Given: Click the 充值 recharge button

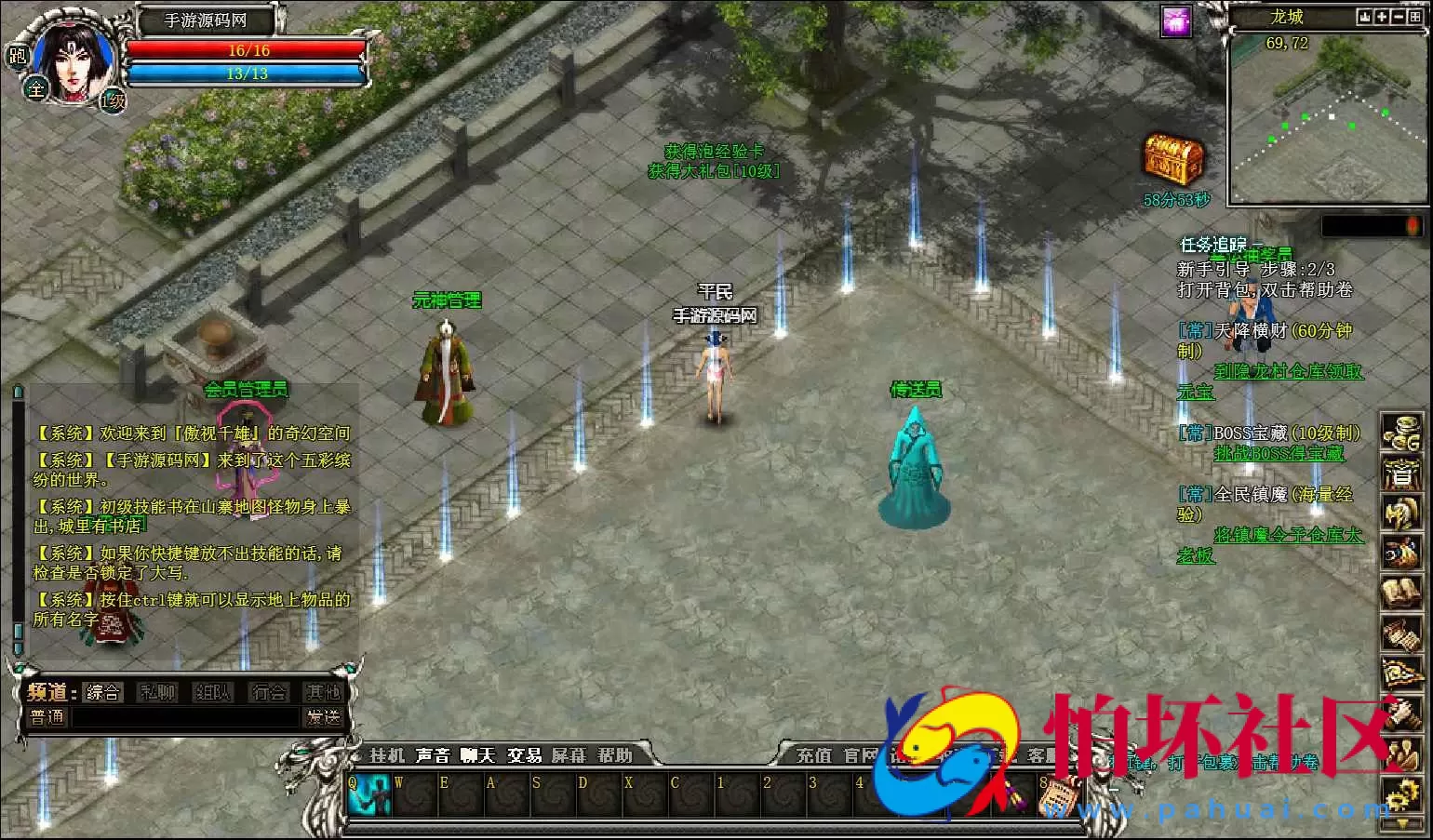Looking at the screenshot, I should pyautogui.click(x=814, y=755).
